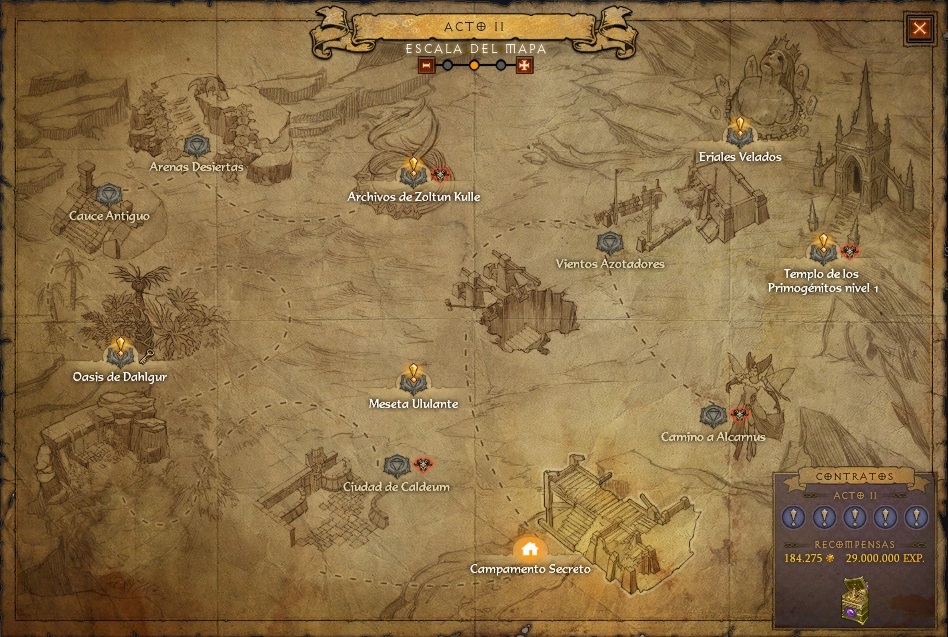948x637 pixels.
Task: Zoom out the map scale
Action: [427, 66]
